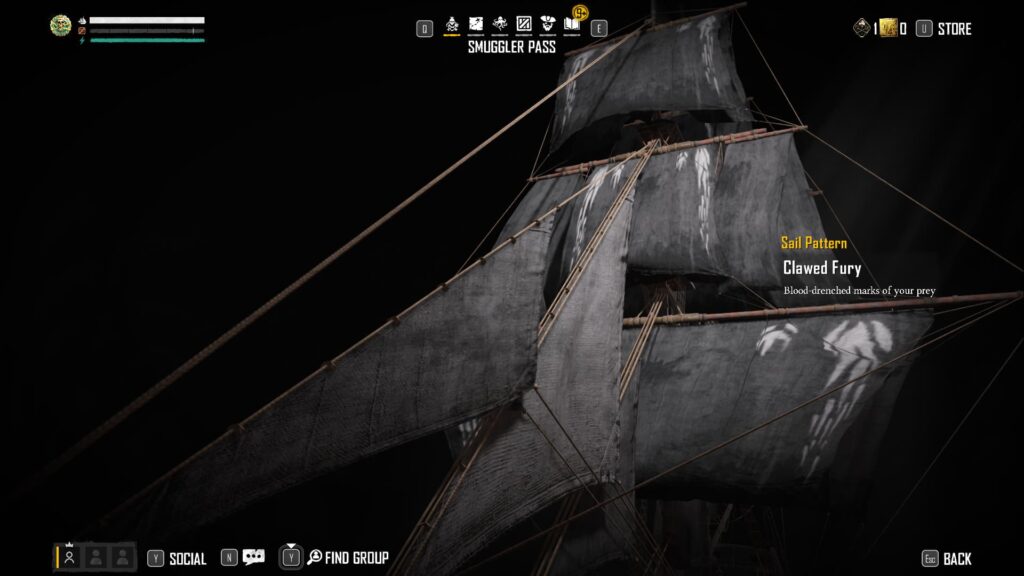Image resolution: width=1024 pixels, height=576 pixels.
Task: Select the crowned group leader slot
Action: (x=69, y=557)
